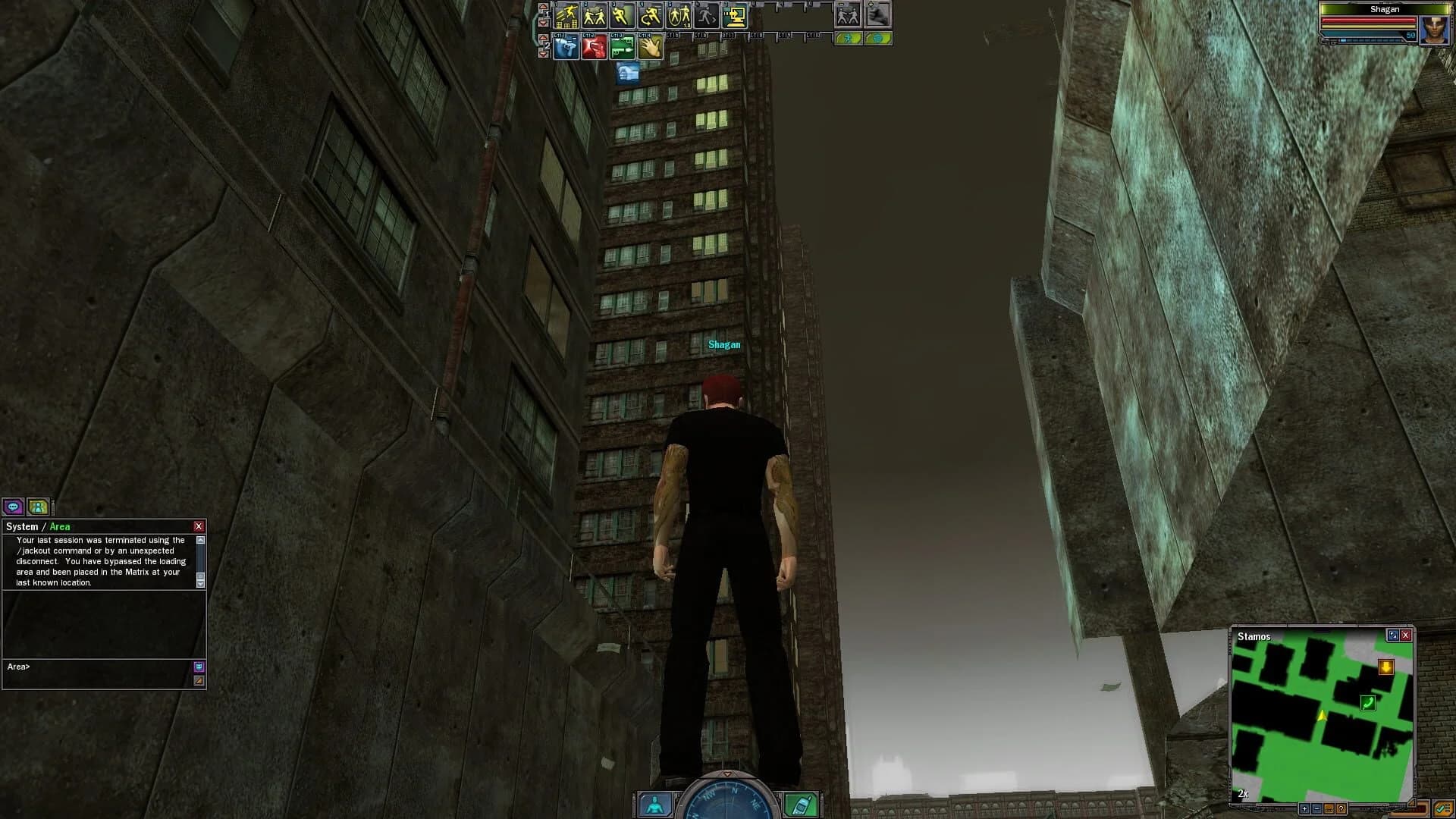Image resolution: width=1456 pixels, height=819 pixels.
Task: Activate the Sprint ability in slot 3
Action: [622, 15]
